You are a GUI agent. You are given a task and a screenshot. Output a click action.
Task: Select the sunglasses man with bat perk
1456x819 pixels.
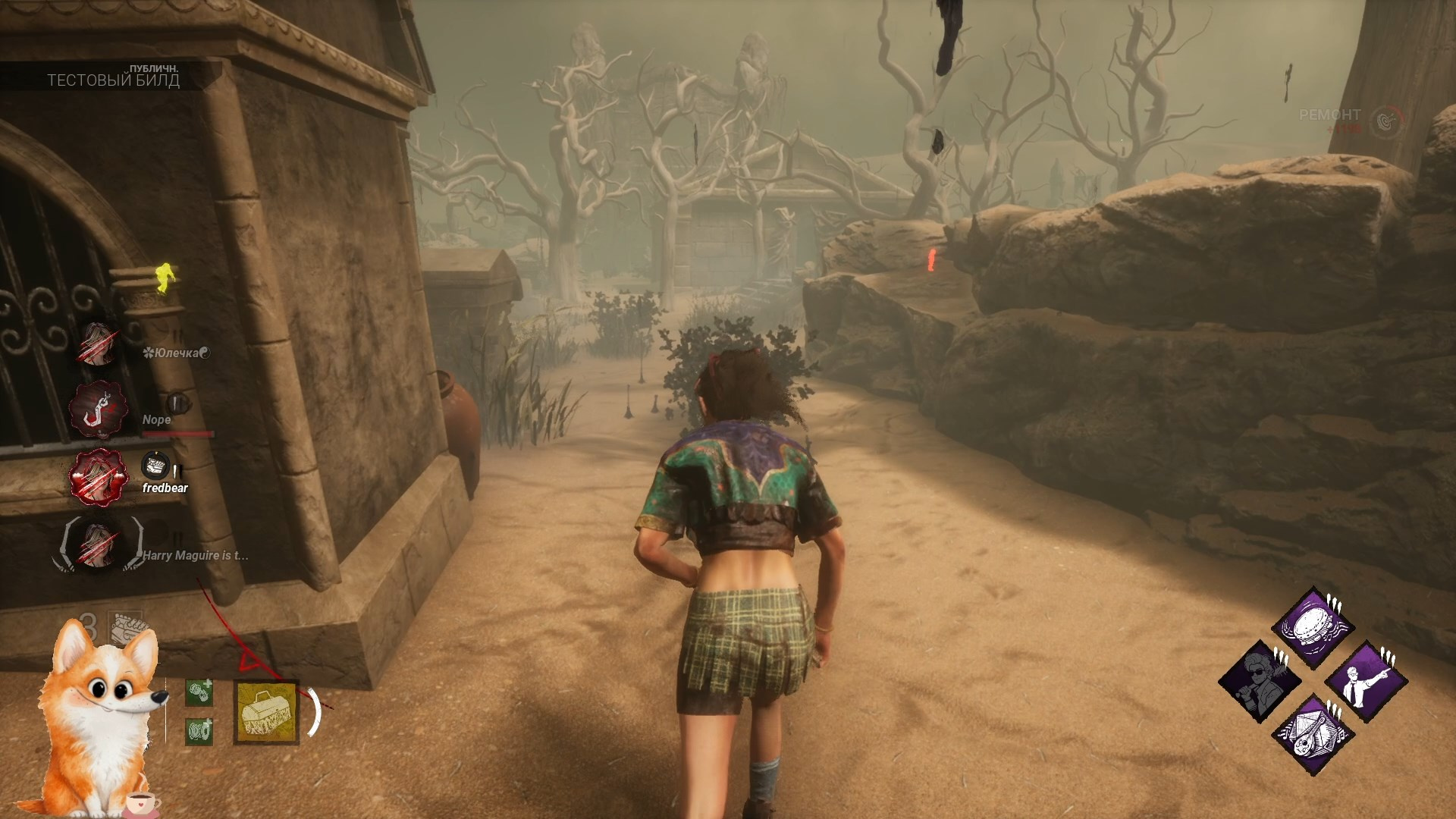1260,681
